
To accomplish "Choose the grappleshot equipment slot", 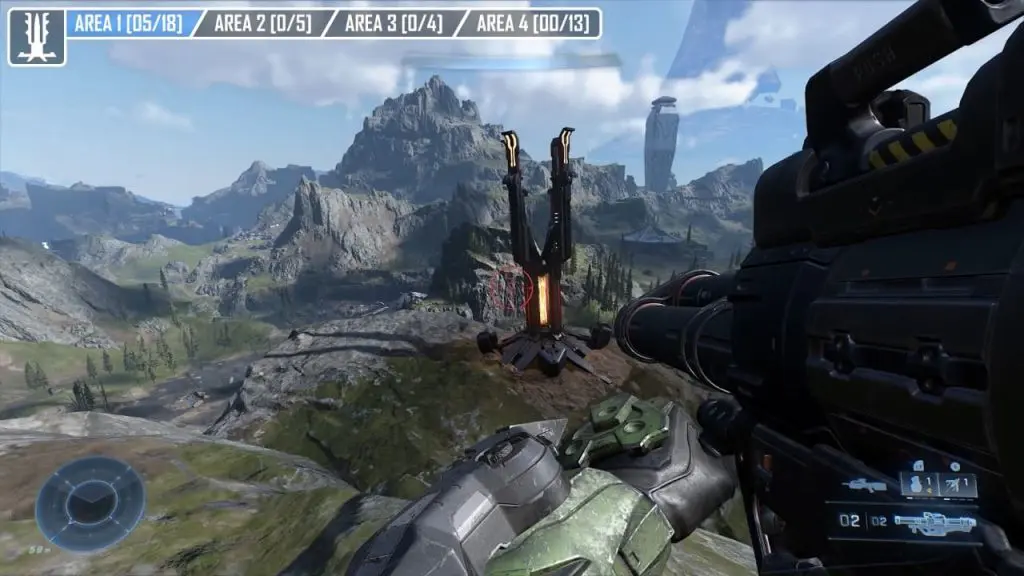I will point(956,486).
